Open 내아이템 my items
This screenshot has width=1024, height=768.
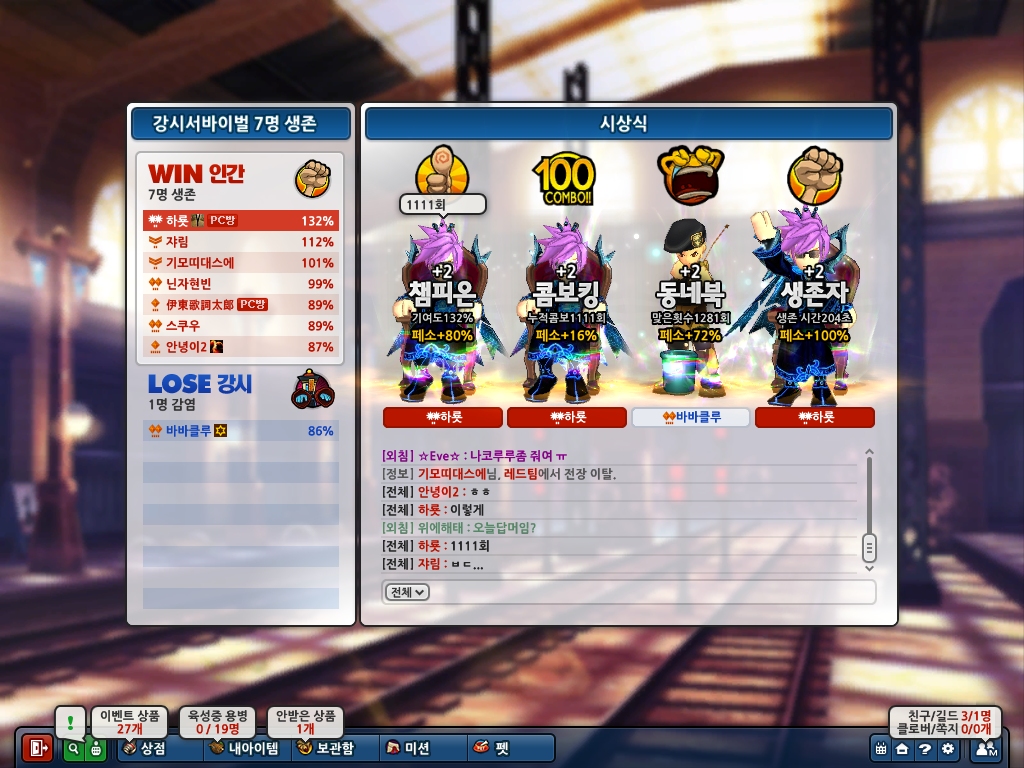point(245,748)
